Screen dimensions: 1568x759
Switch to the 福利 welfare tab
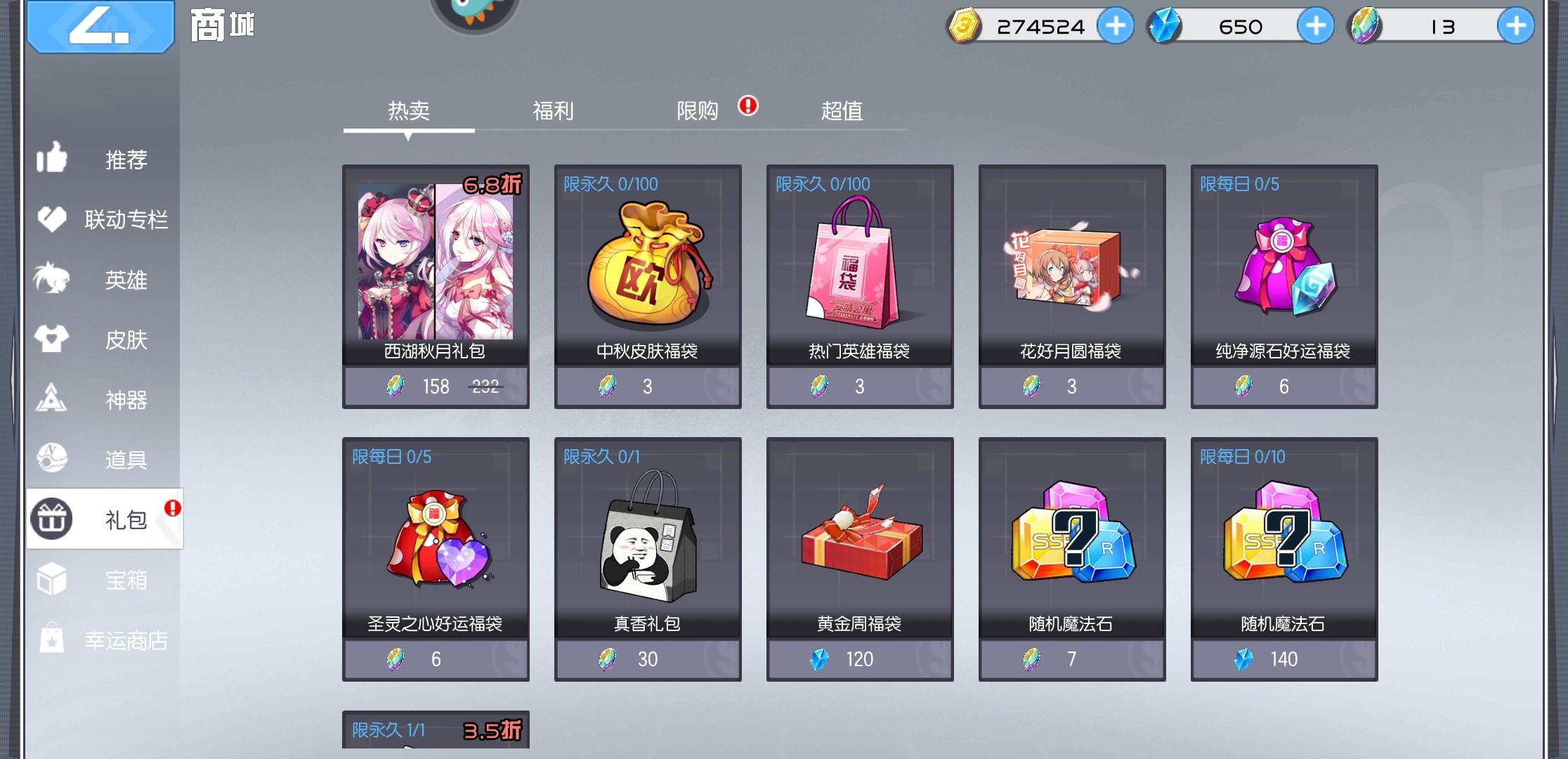pyautogui.click(x=553, y=110)
